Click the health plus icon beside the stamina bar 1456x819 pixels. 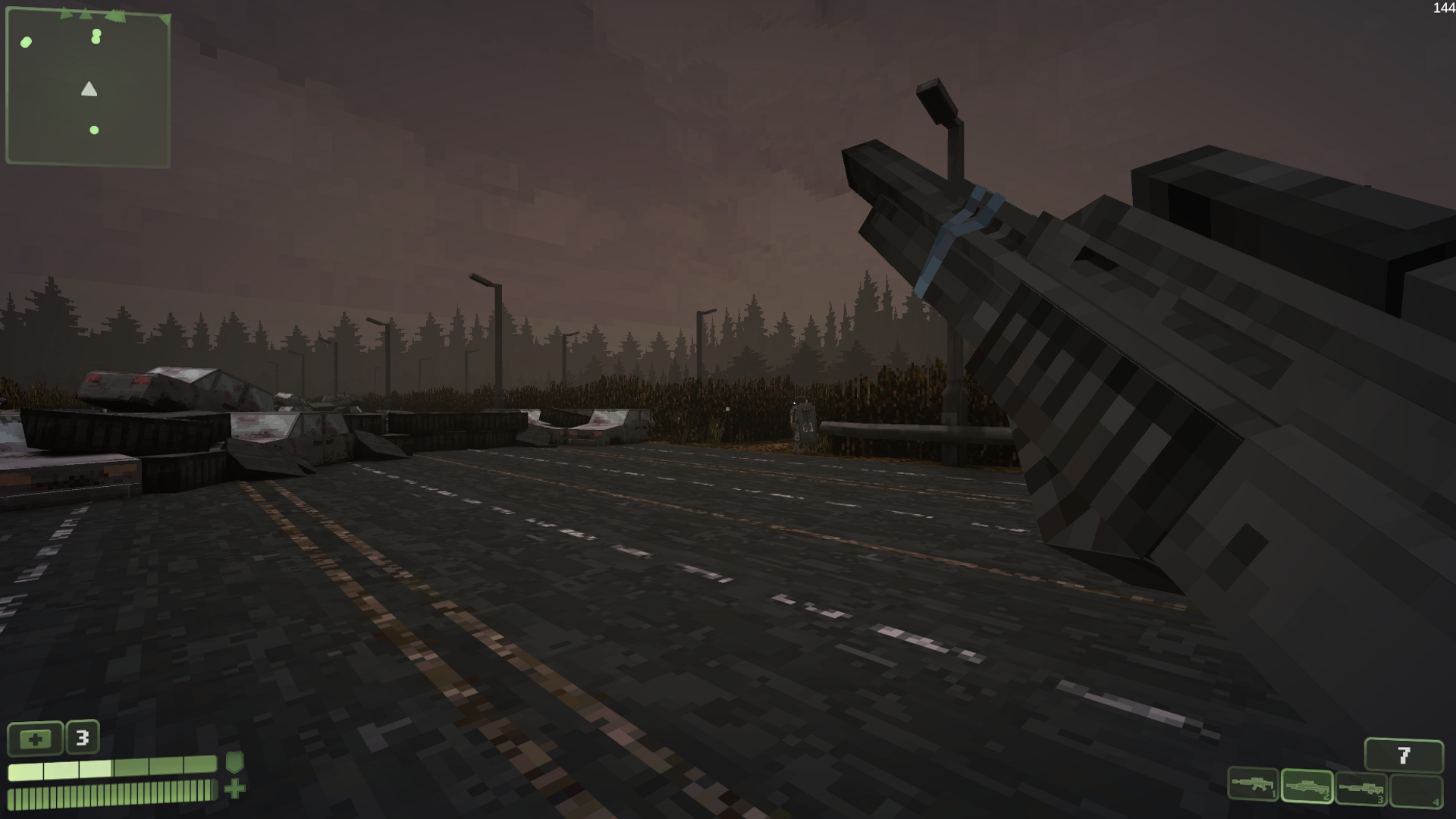coord(235,789)
